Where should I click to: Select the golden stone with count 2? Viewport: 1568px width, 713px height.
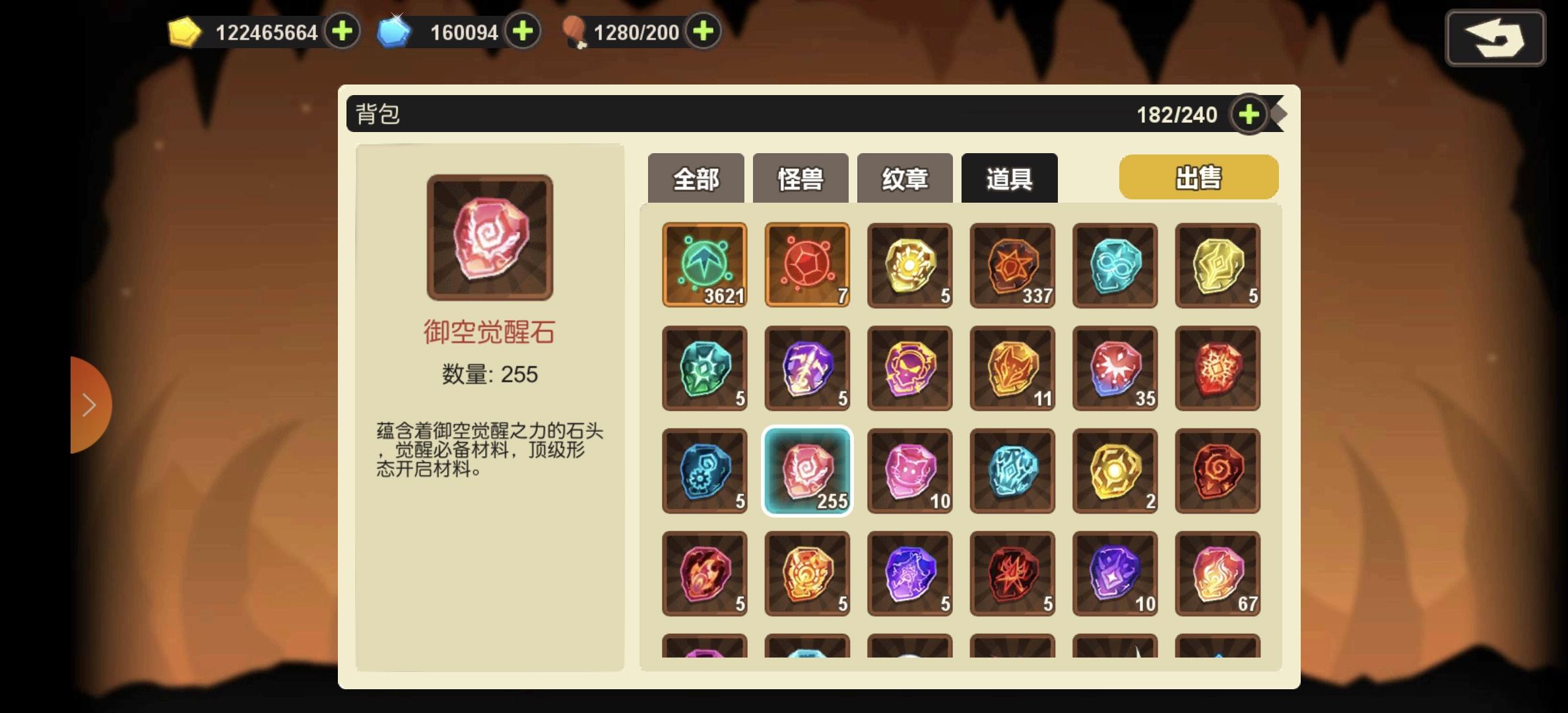[x=1115, y=471]
